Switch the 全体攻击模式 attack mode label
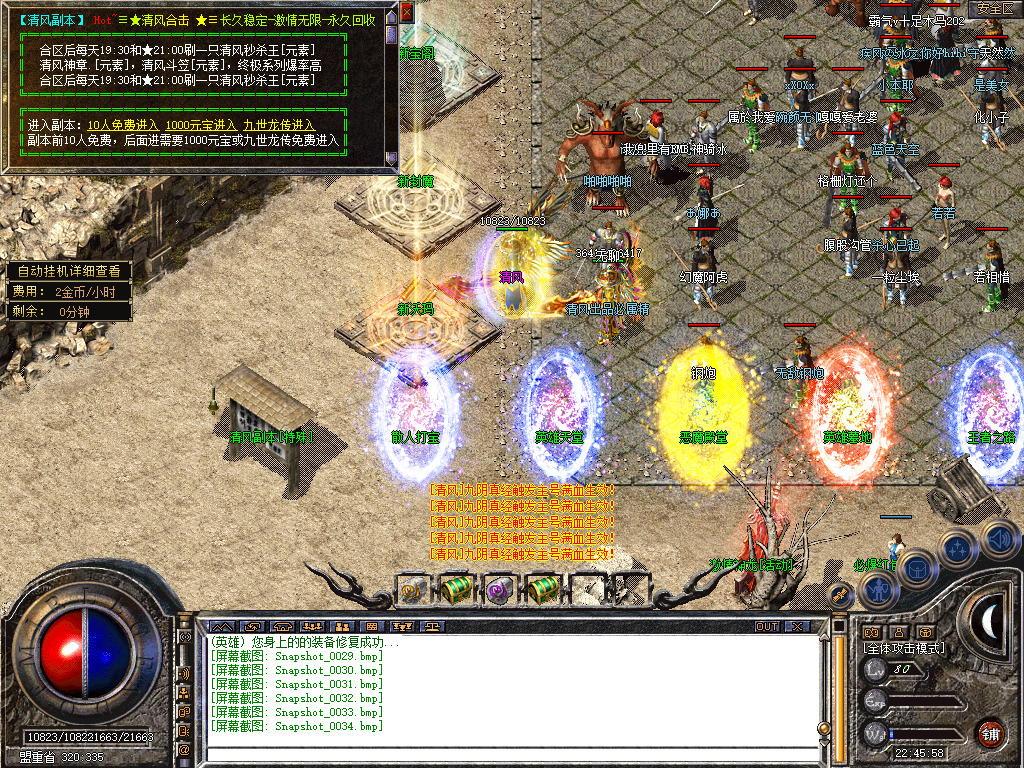This screenshot has width=1024, height=768. coord(904,648)
